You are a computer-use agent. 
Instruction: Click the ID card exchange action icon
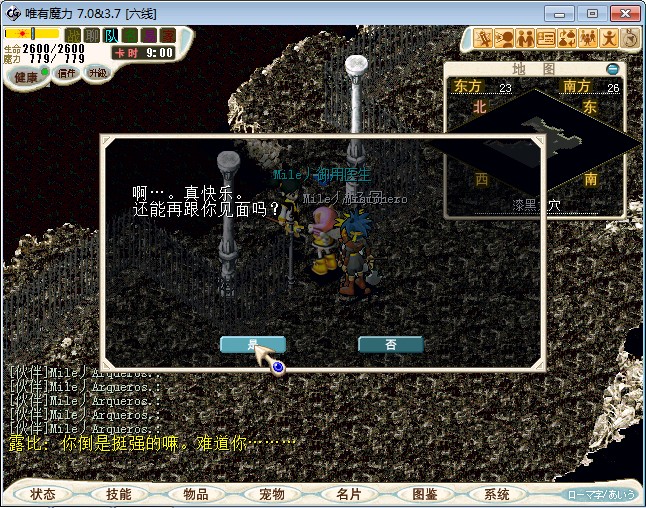(x=546, y=38)
